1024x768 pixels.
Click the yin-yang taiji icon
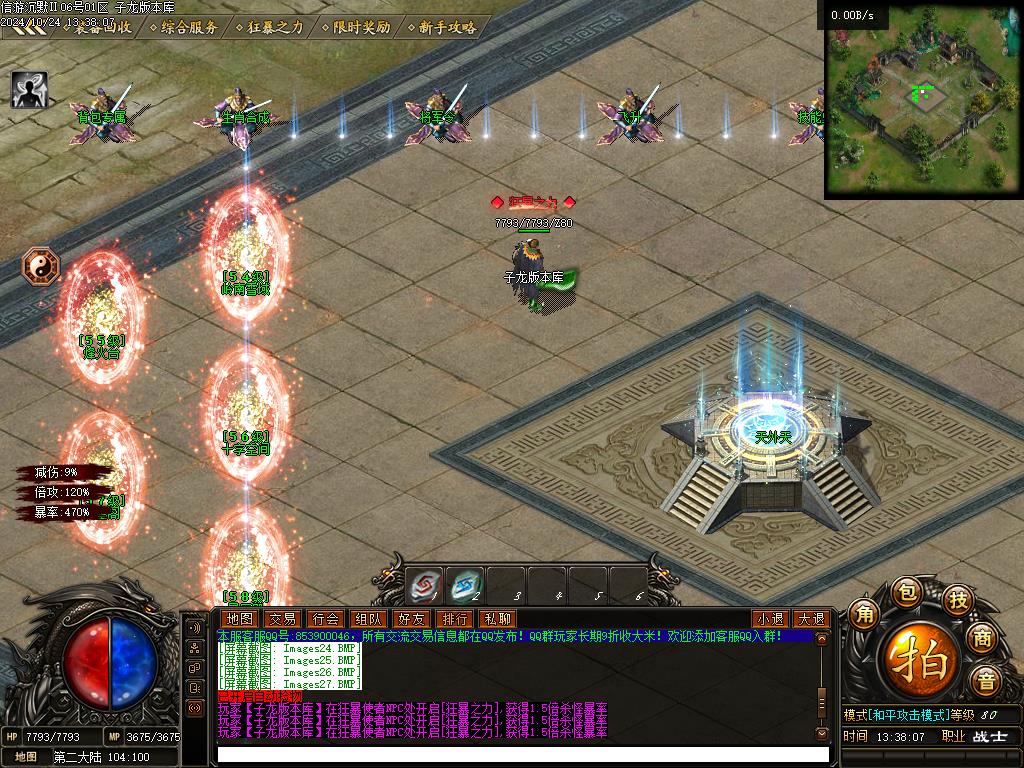click(x=41, y=266)
